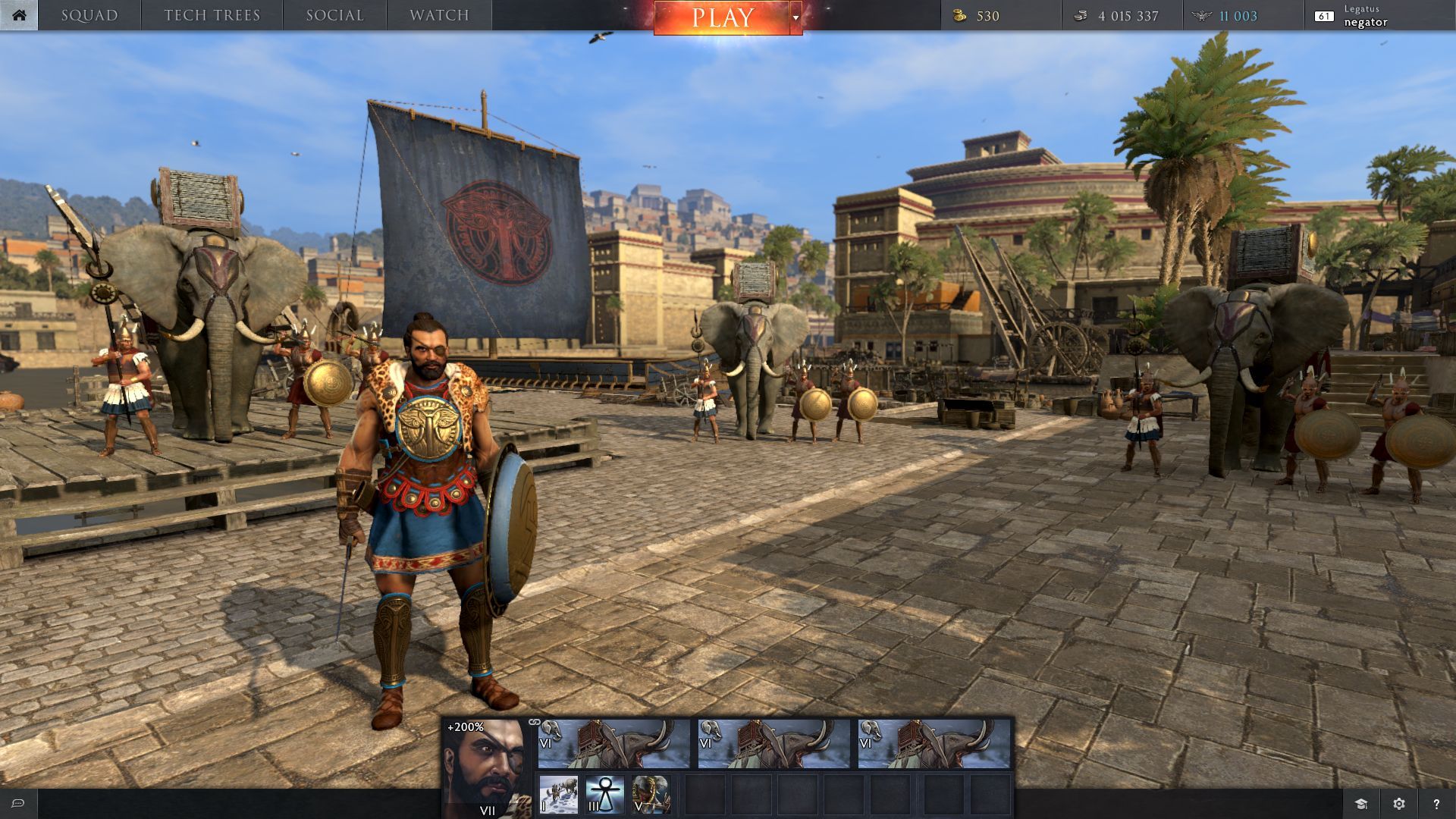Open the gear settings menu

(x=1399, y=804)
